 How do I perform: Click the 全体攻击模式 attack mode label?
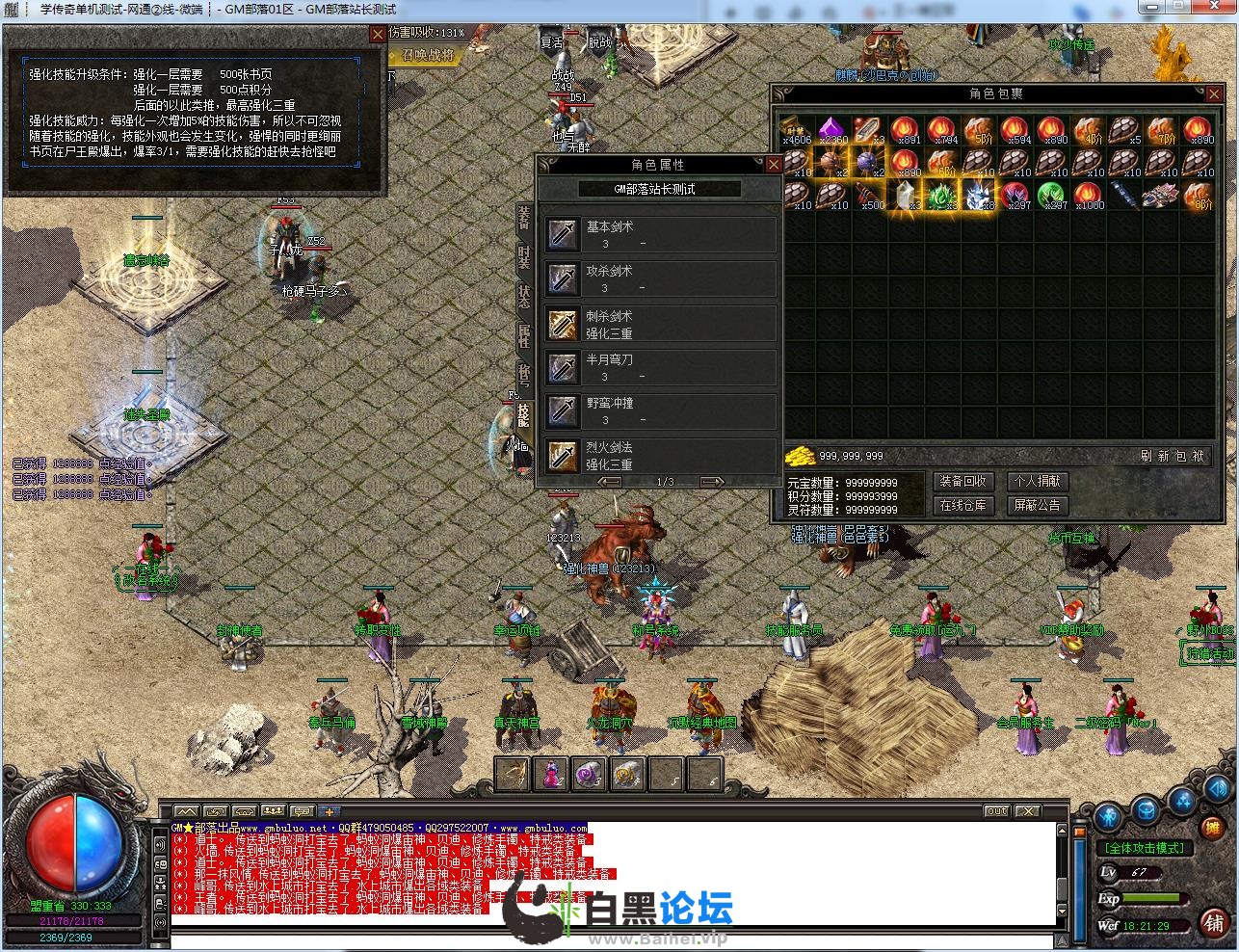1145,848
